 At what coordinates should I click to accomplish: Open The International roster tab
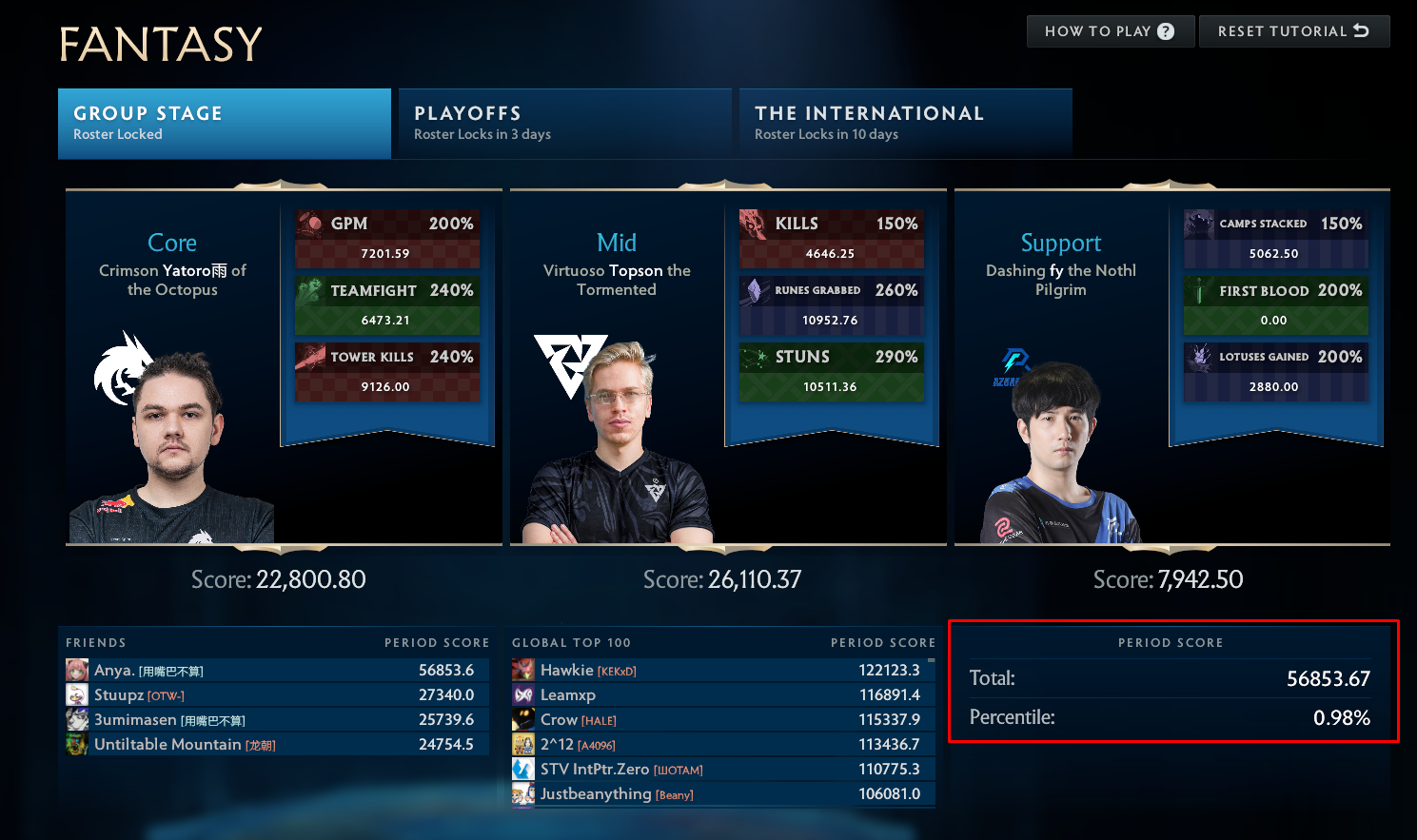point(904,122)
